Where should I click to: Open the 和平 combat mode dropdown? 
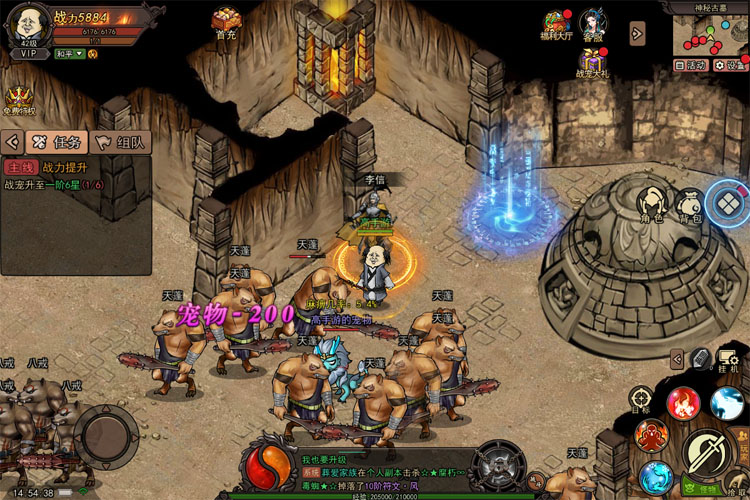click(x=68, y=54)
